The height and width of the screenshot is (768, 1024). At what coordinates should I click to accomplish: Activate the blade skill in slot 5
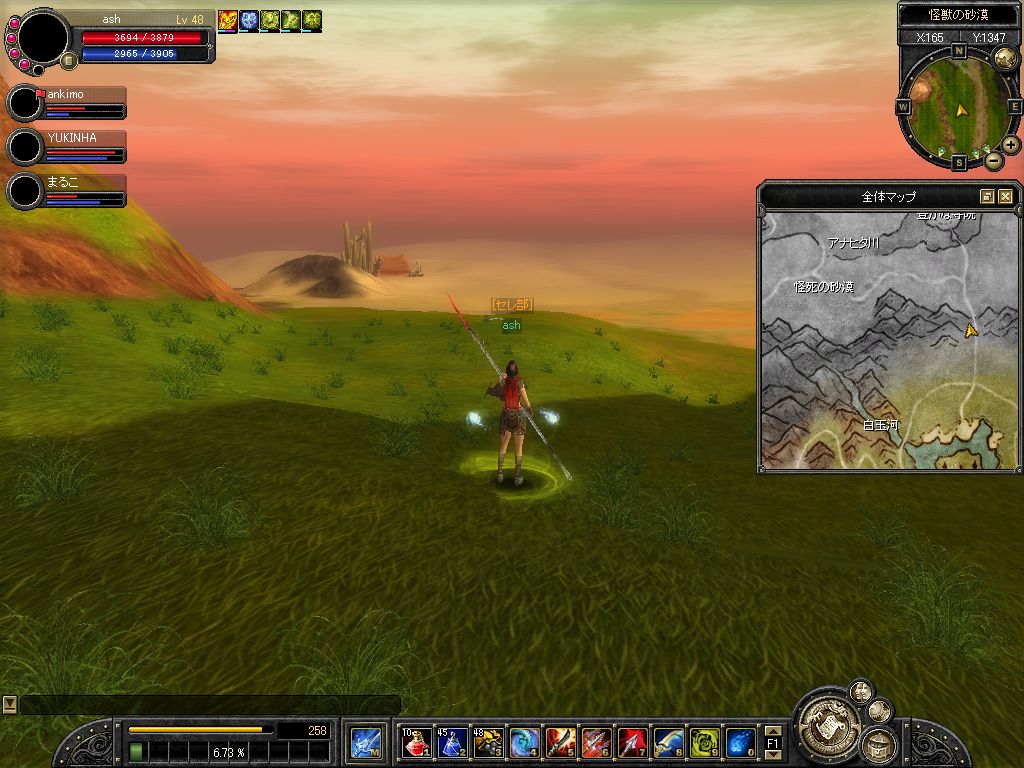click(x=561, y=743)
